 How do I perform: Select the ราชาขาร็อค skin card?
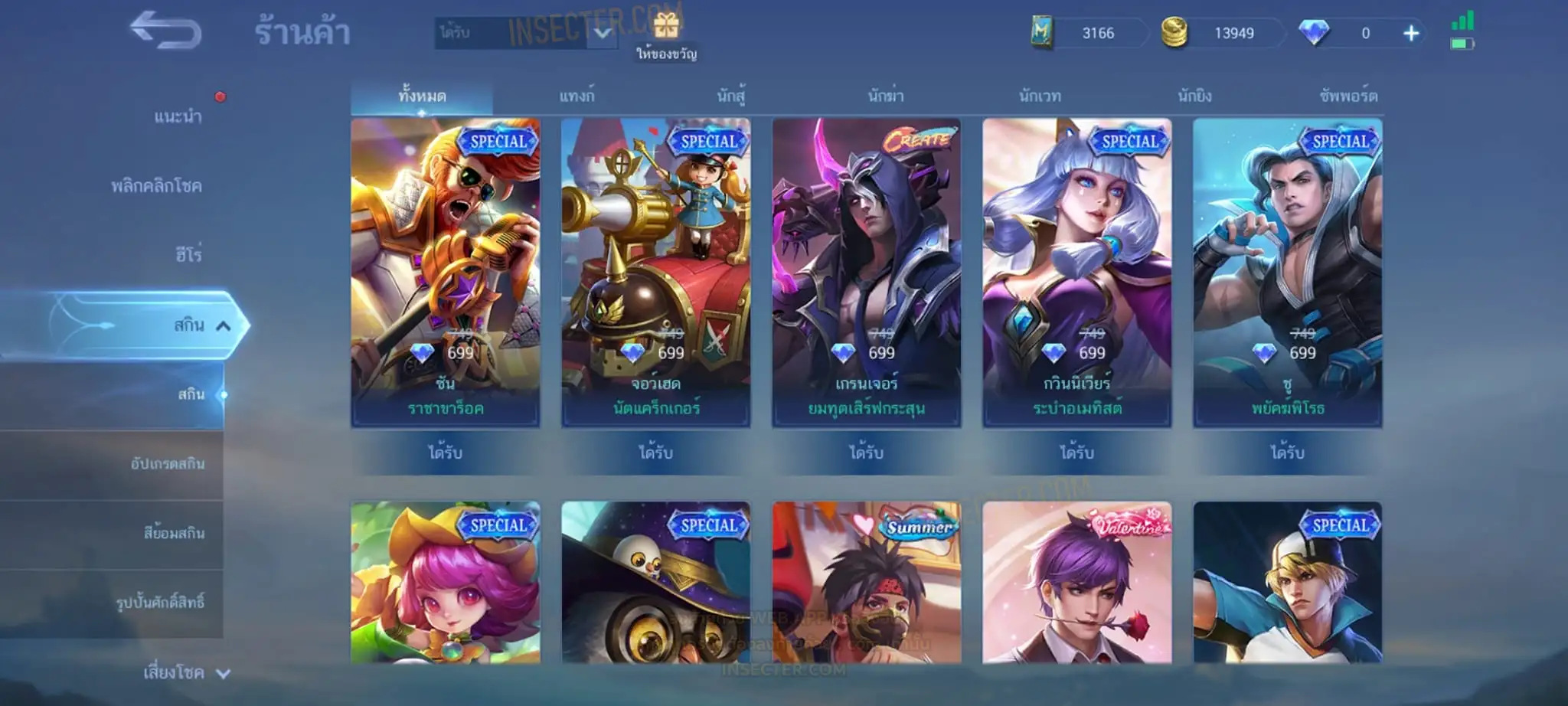[446, 272]
